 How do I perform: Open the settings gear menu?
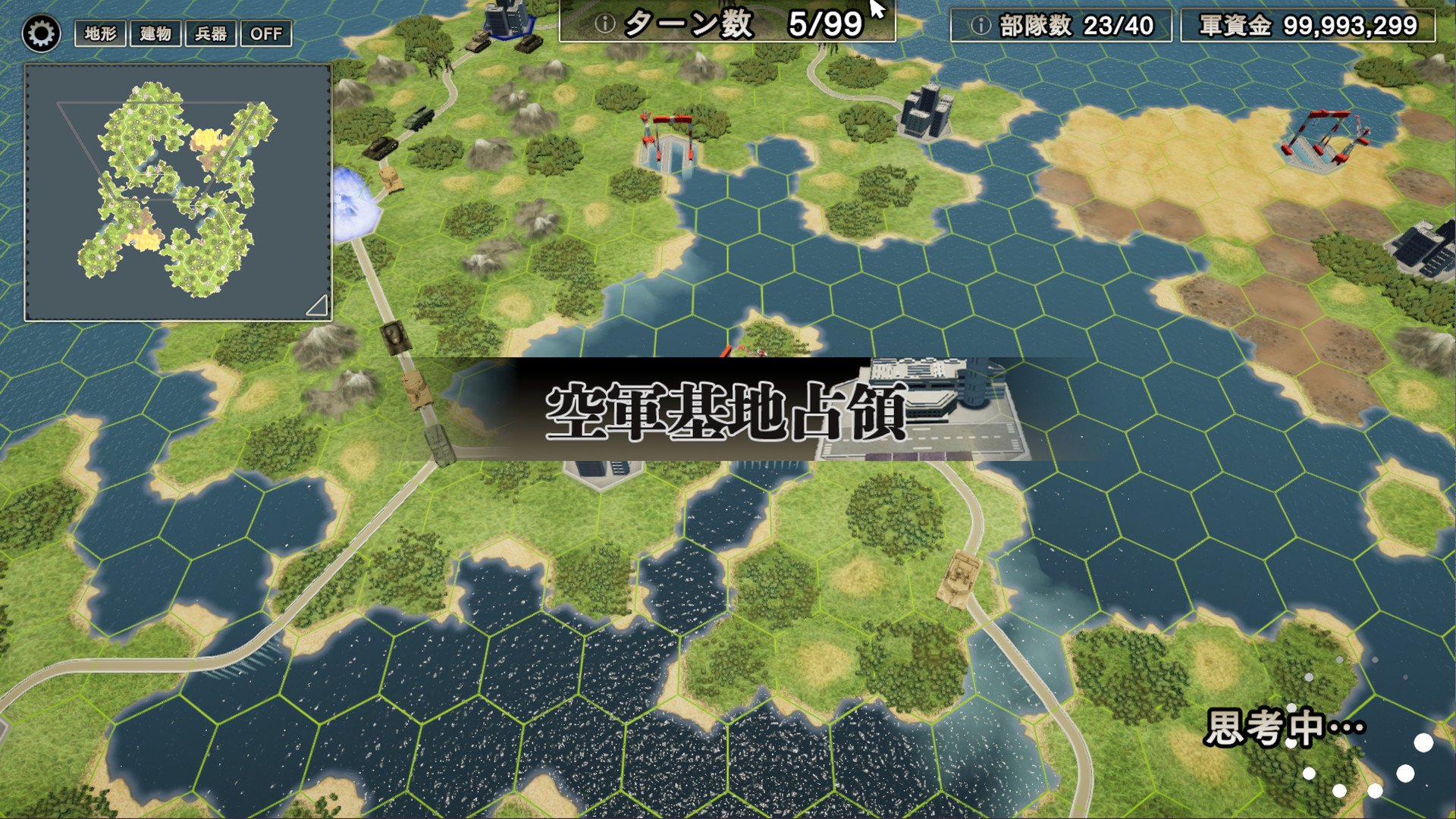click(x=42, y=33)
